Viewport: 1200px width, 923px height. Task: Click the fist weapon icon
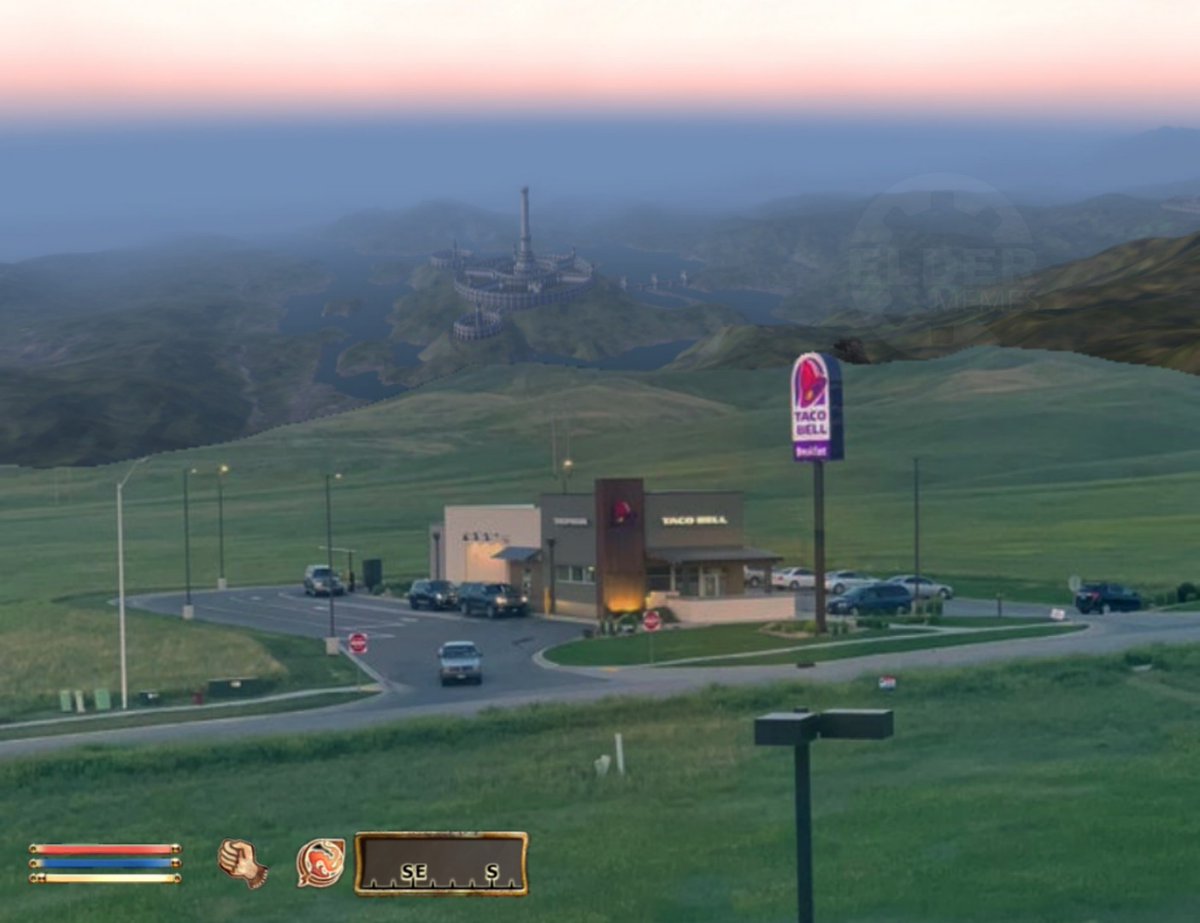pos(242,862)
